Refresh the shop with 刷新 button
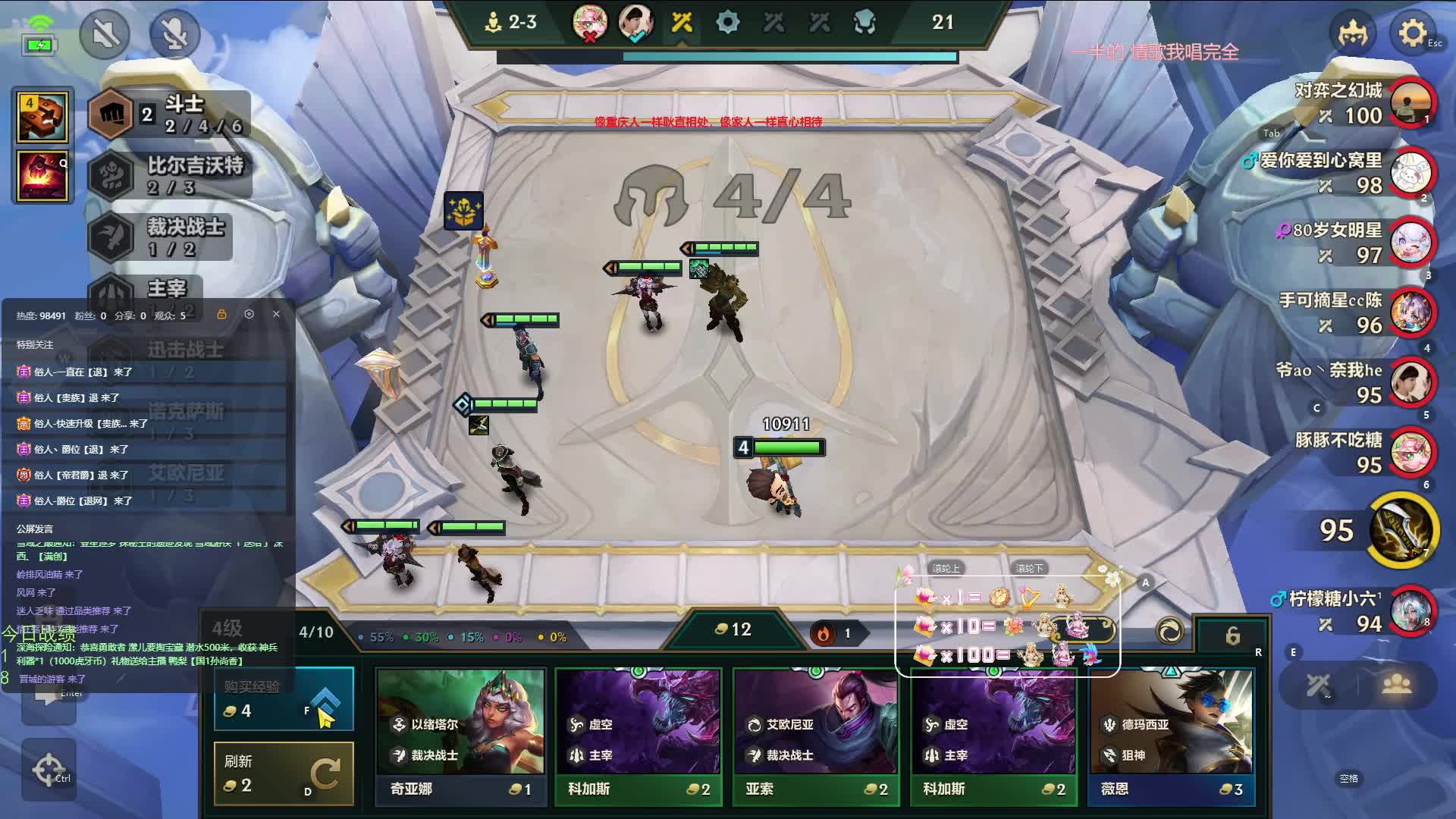This screenshot has height=819, width=1456. (284, 773)
